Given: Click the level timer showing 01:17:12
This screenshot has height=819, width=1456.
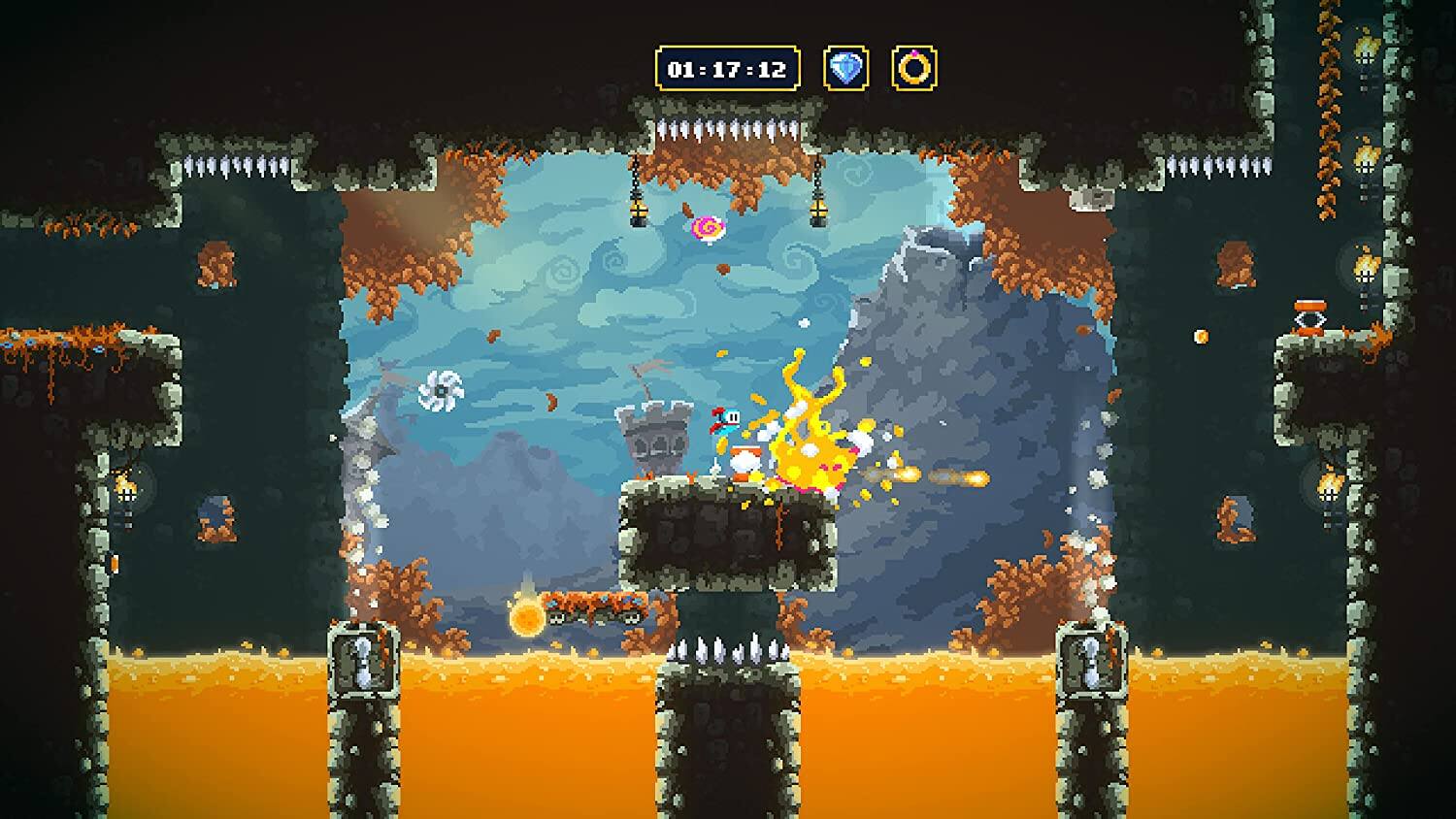Looking at the screenshot, I should pos(727,66).
